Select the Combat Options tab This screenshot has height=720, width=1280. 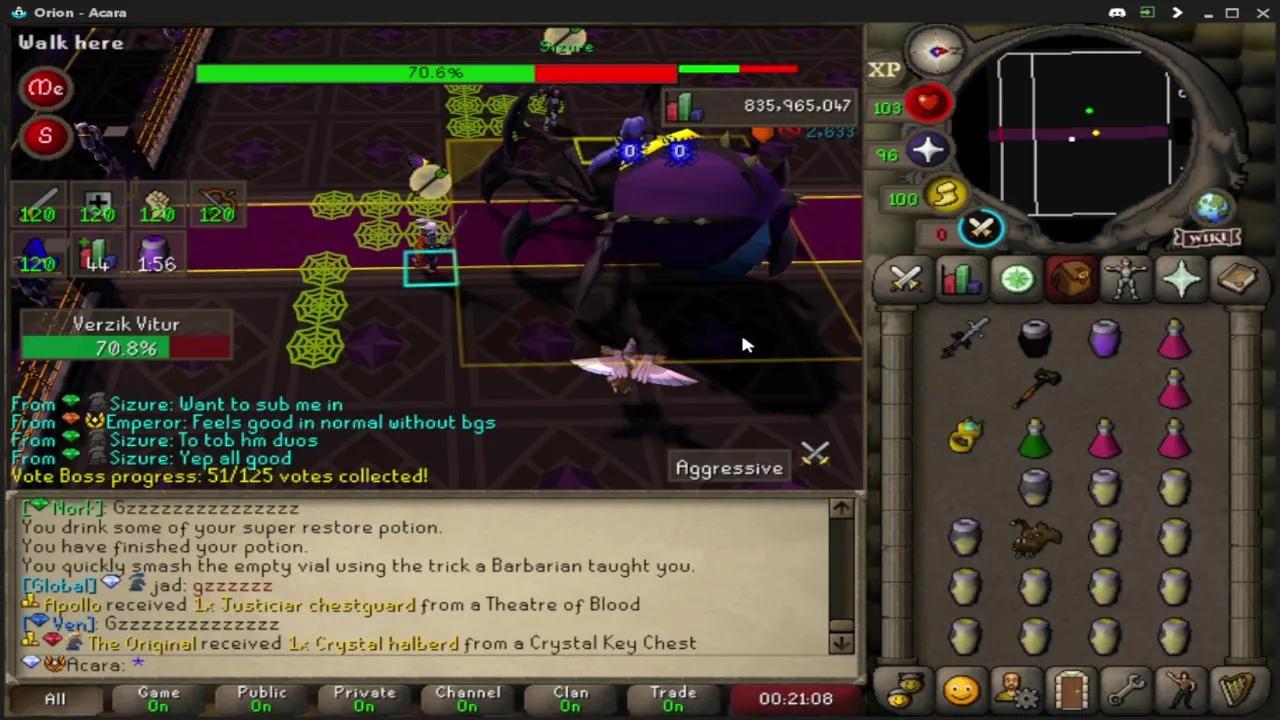coord(905,280)
